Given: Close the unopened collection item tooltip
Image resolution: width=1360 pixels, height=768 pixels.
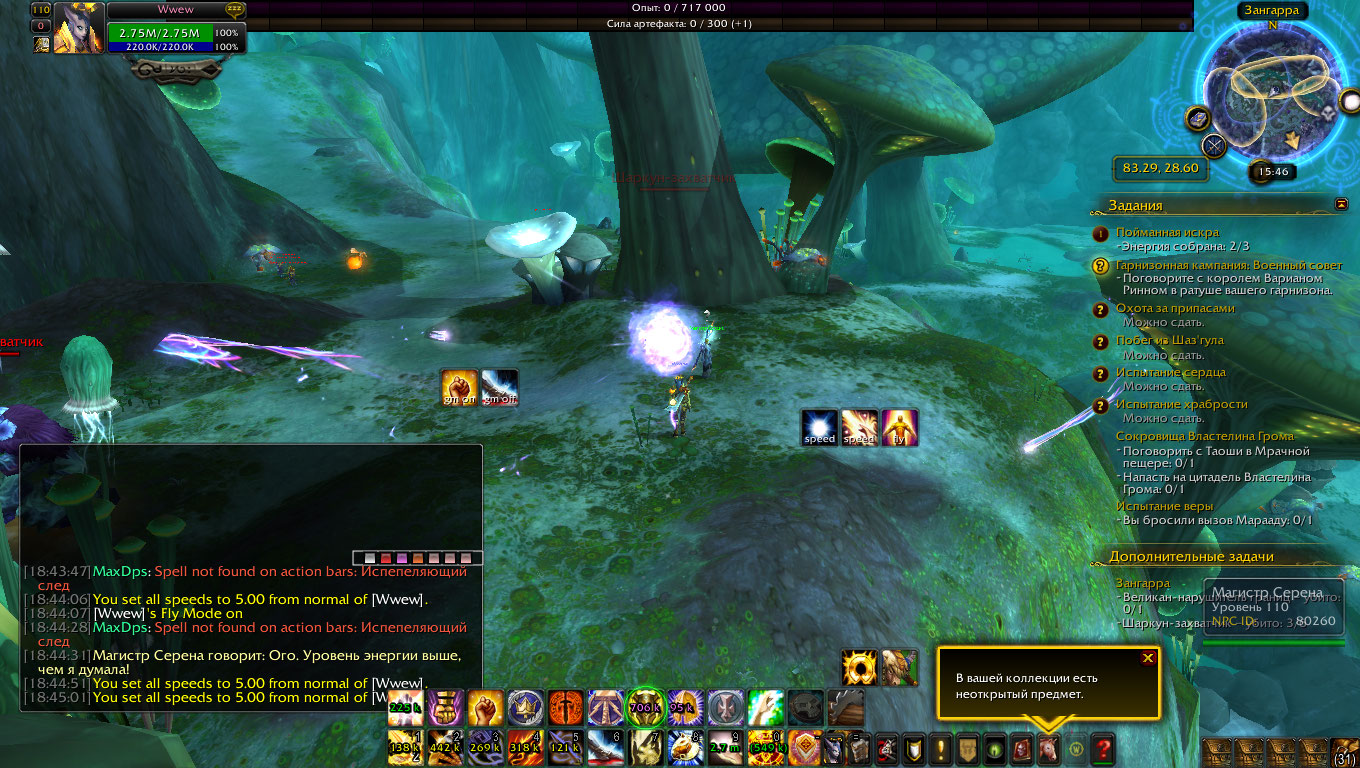Looking at the screenshot, I should coord(1148,658).
